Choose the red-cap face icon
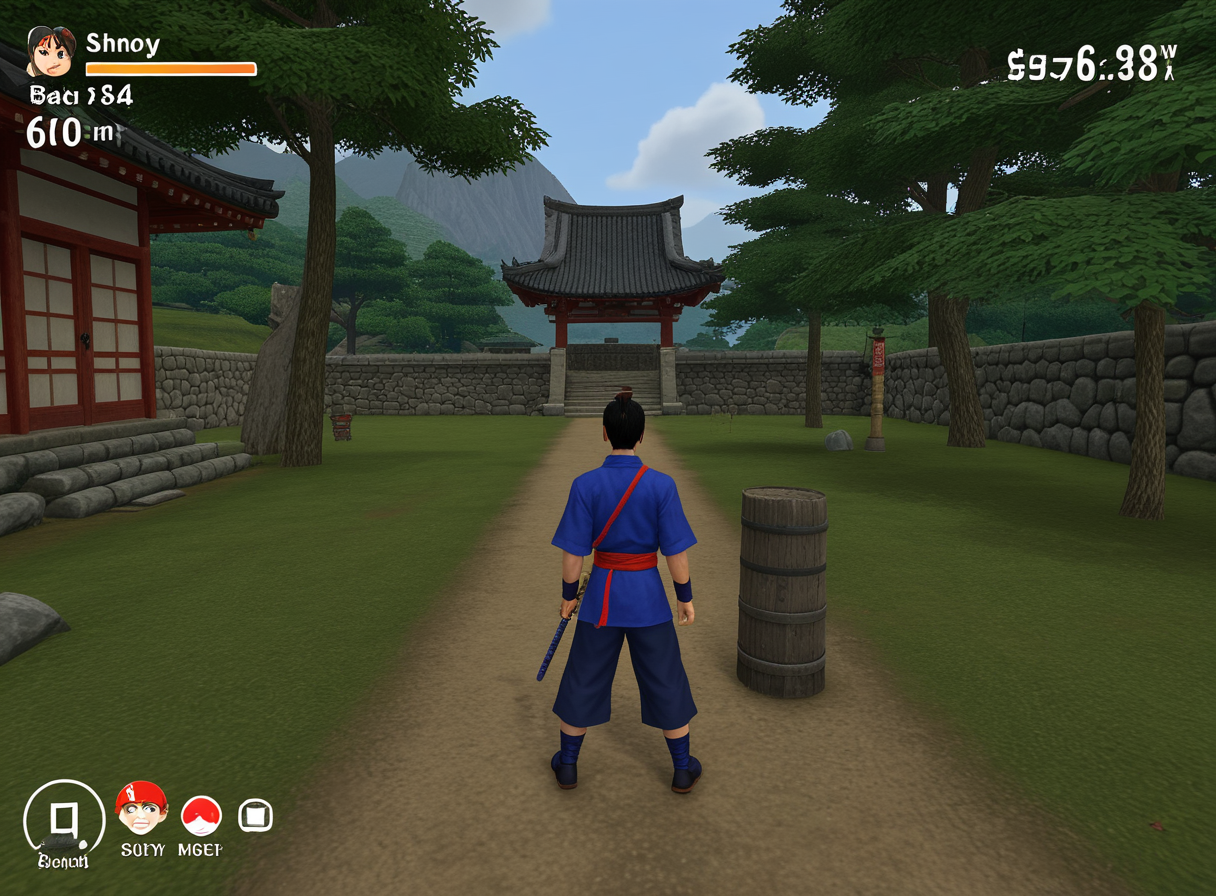Image resolution: width=1216 pixels, height=896 pixels. pyautogui.click(x=141, y=809)
